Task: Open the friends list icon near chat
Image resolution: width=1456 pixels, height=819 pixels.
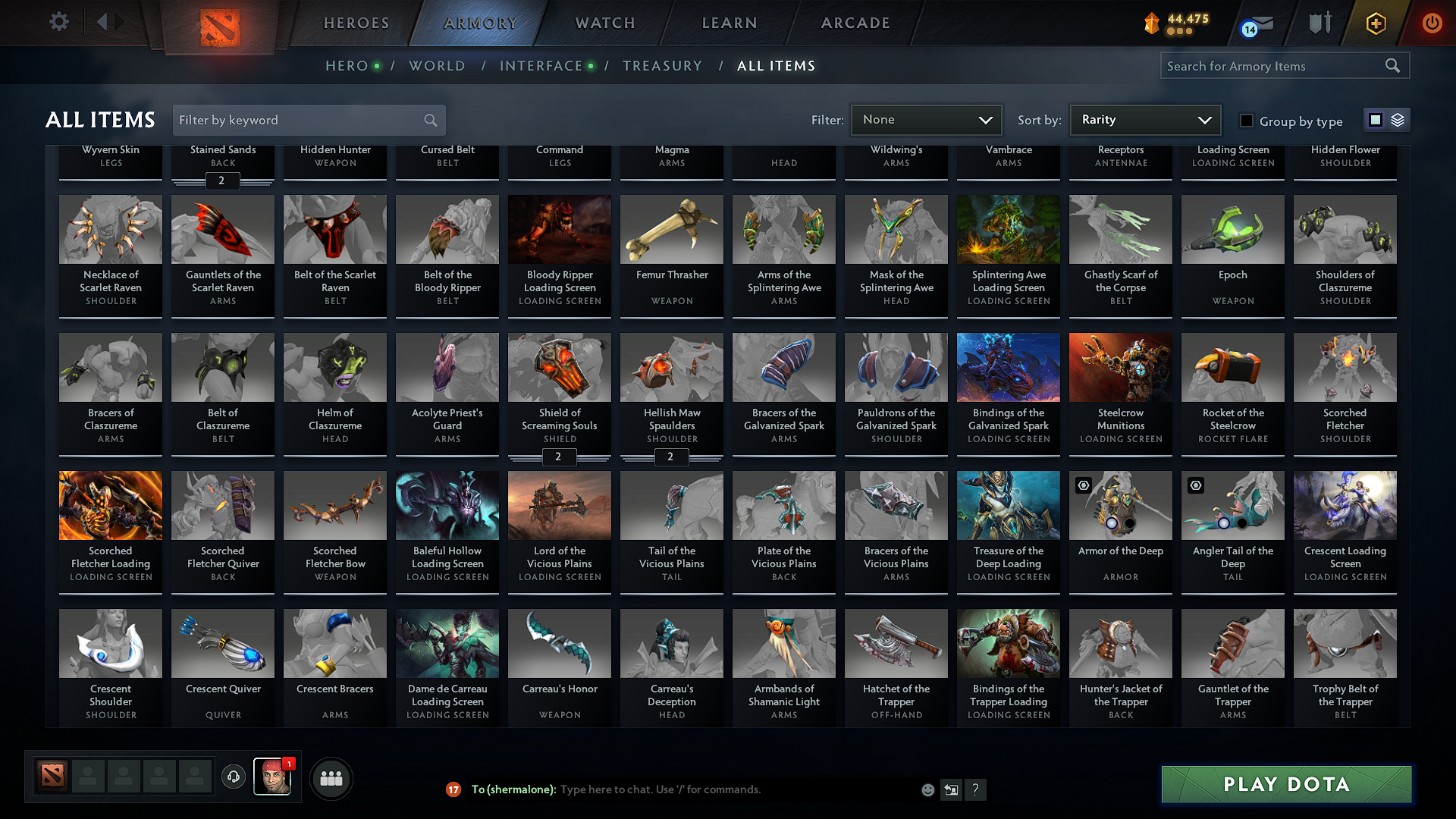Action: pyautogui.click(x=330, y=778)
